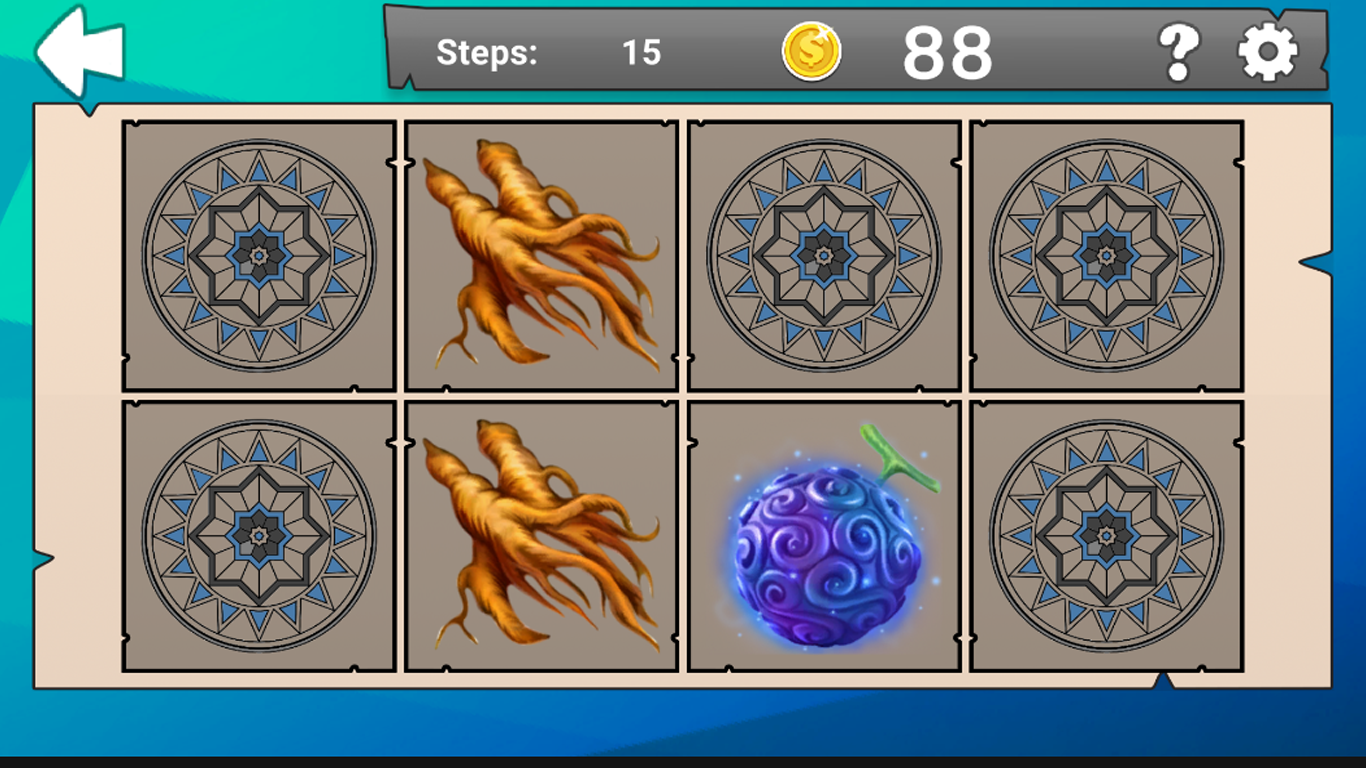
Task: Click the mandala pattern on the top-left card
Action: [x=260, y=253]
